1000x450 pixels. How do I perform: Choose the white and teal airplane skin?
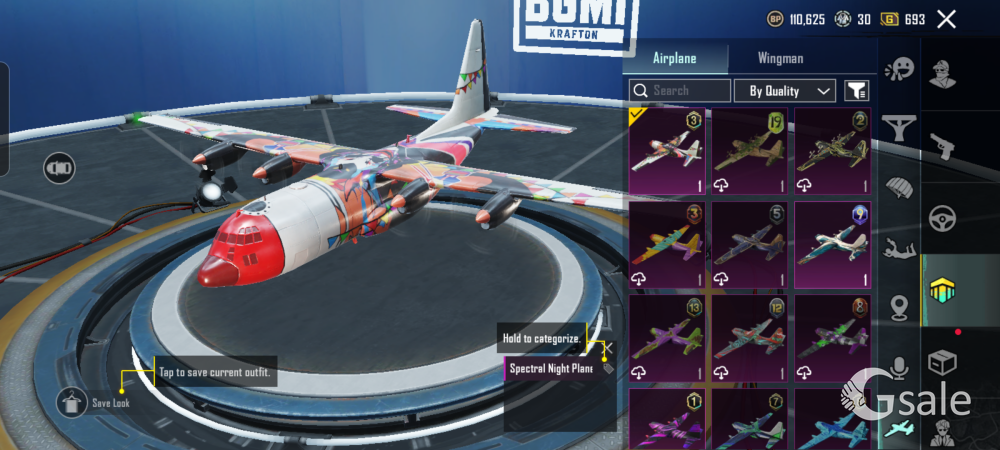[833, 245]
